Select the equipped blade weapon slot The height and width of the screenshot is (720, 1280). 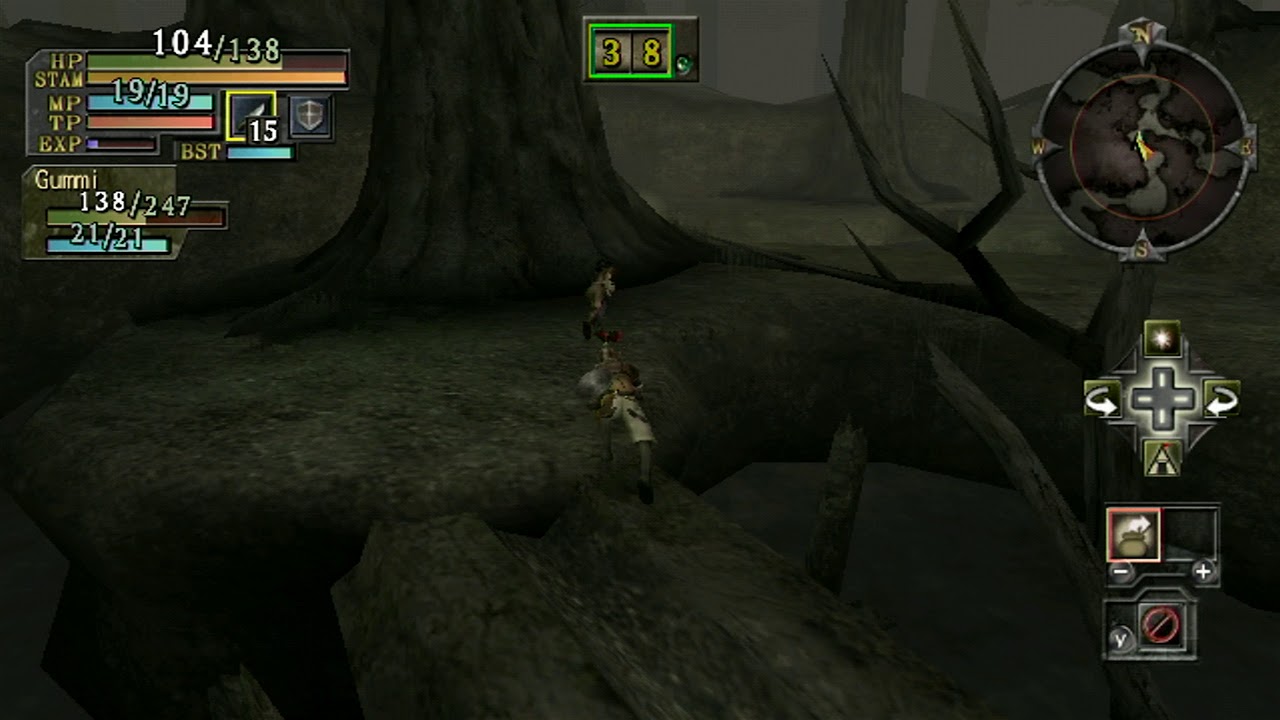pyautogui.click(x=251, y=116)
